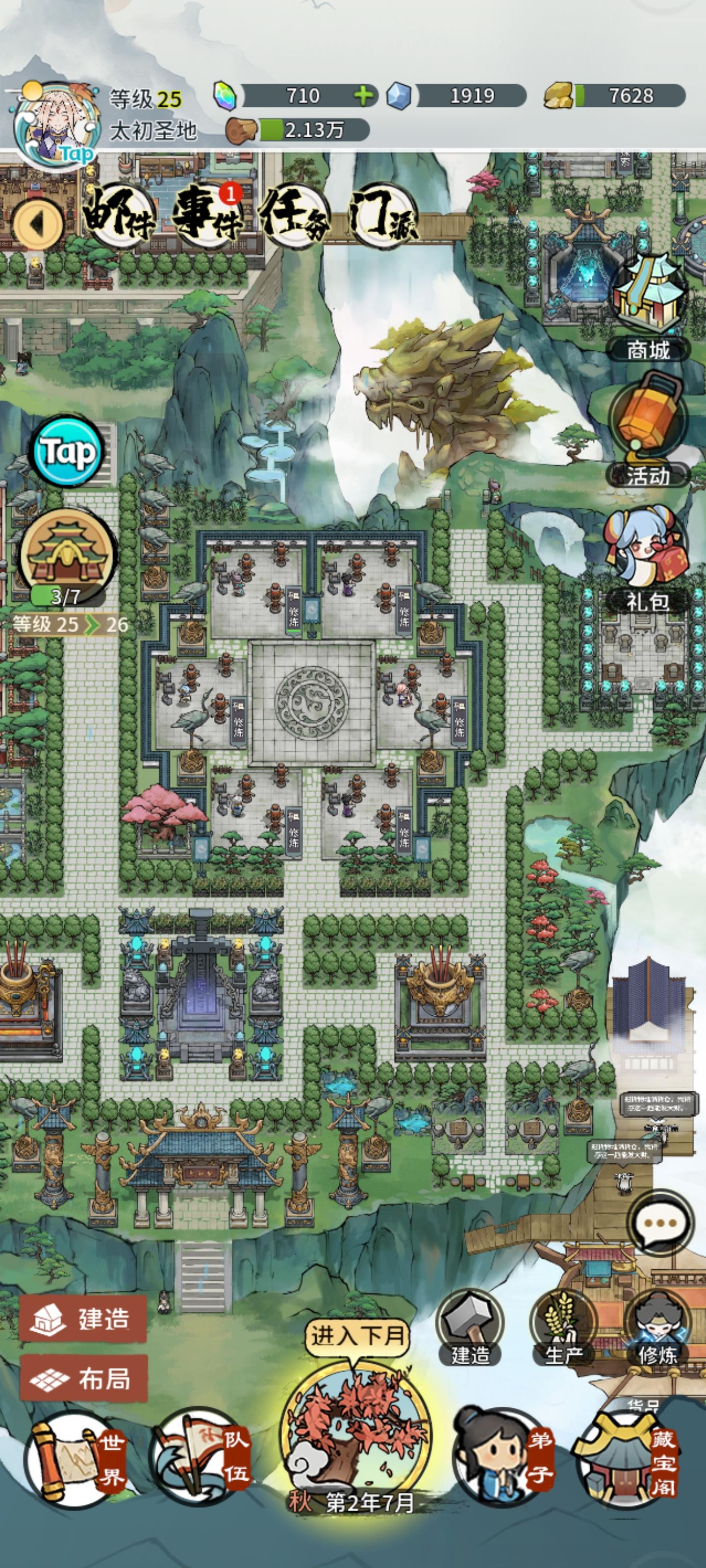Open the 邮件 mail menu
Viewport: 706px width, 1568px height.
pyautogui.click(x=120, y=214)
